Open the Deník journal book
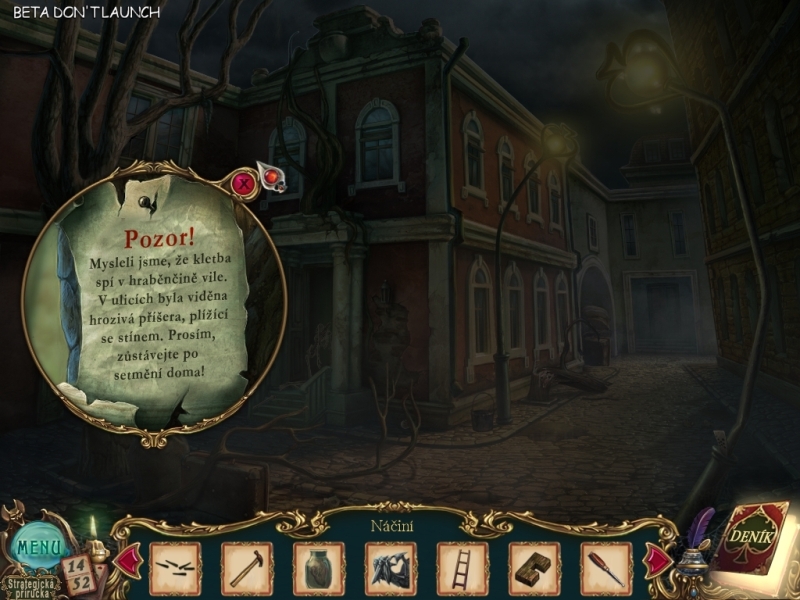The image size is (800, 600). (x=753, y=540)
